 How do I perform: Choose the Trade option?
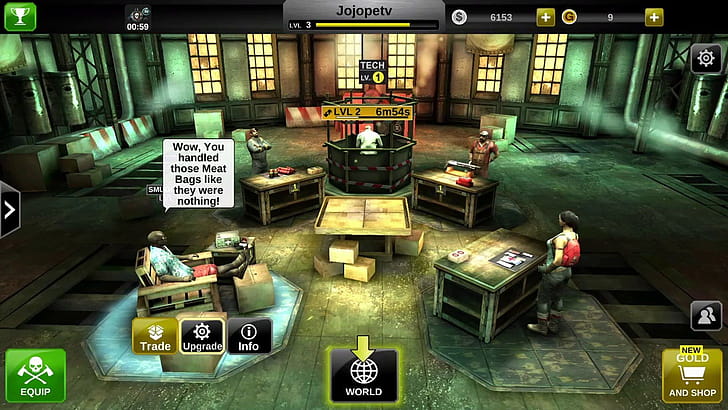[x=154, y=336]
